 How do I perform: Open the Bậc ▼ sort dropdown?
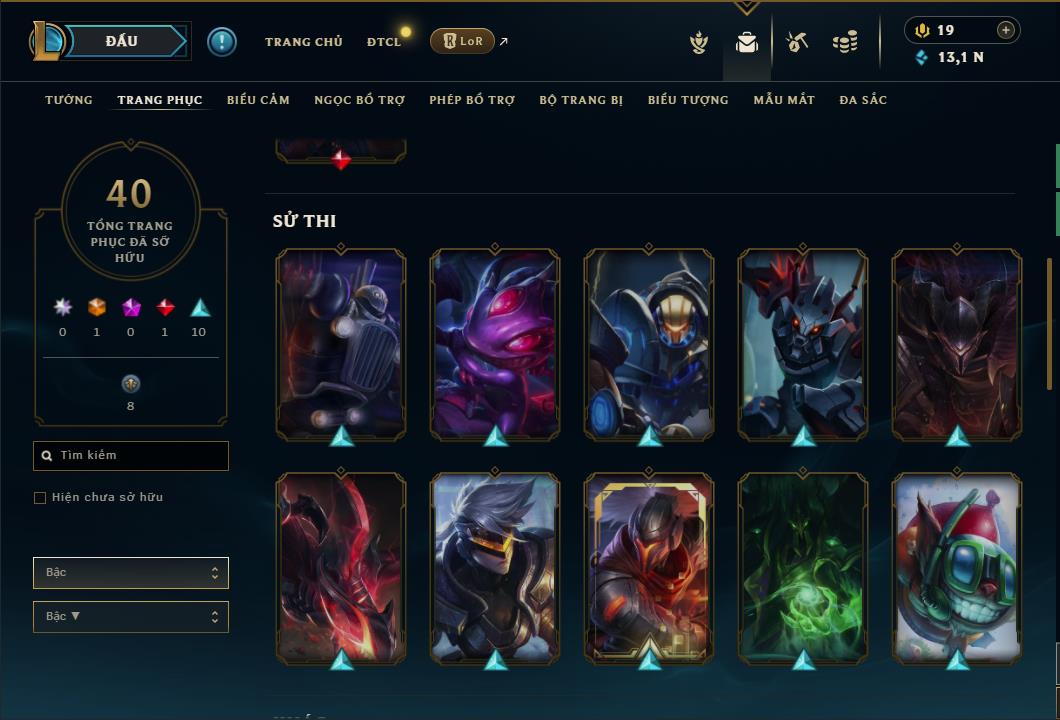pos(131,617)
